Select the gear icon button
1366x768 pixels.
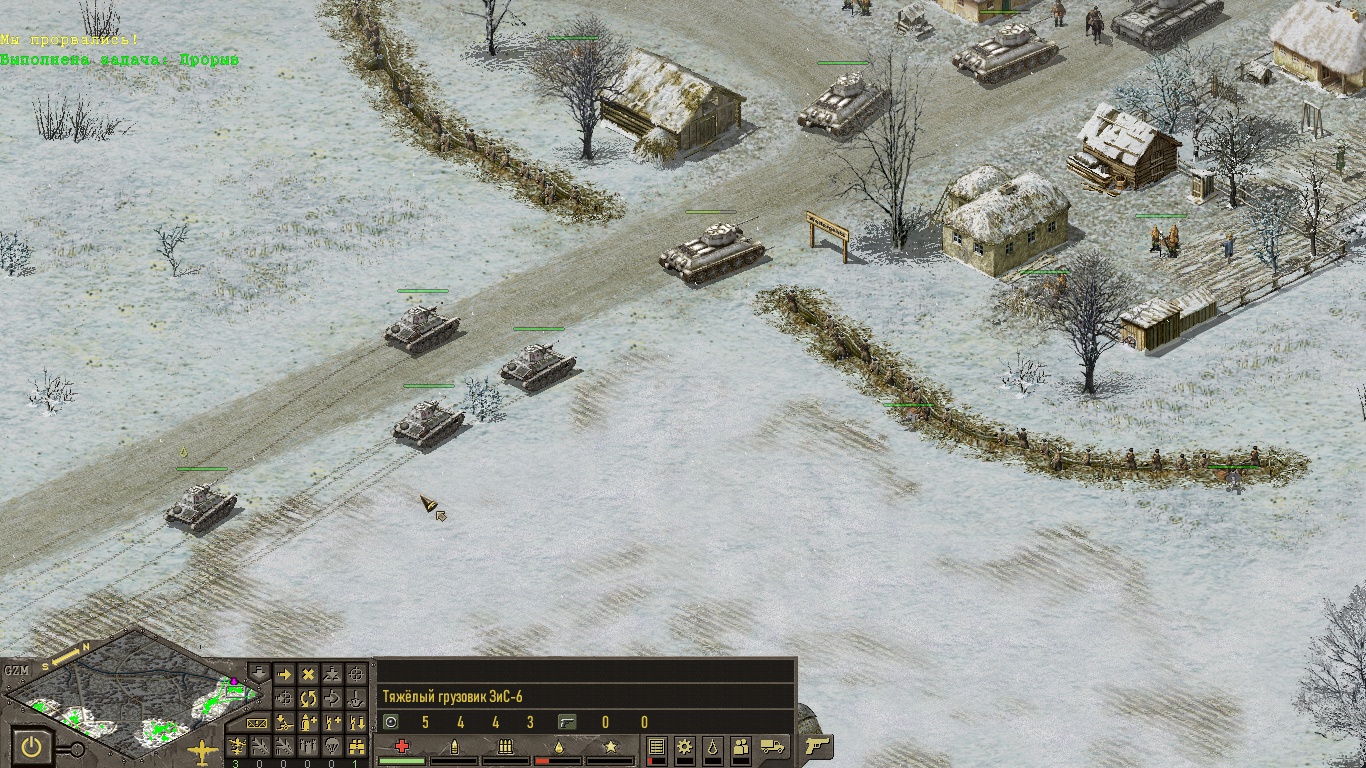click(685, 747)
